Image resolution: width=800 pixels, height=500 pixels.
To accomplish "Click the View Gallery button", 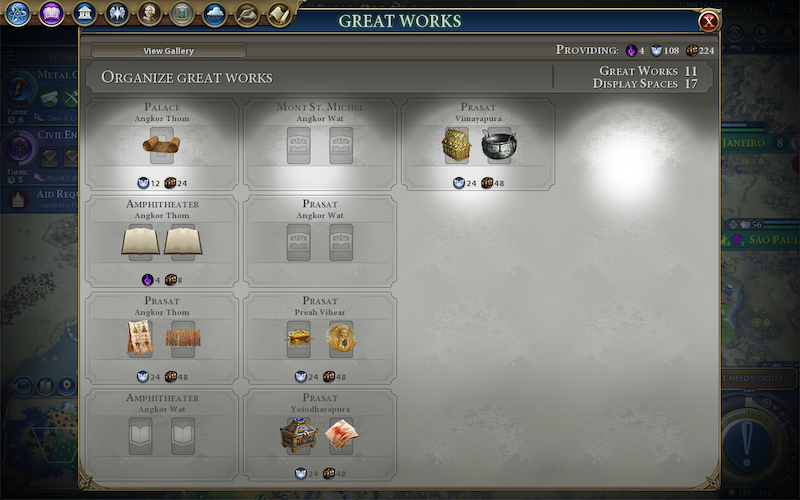I will pyautogui.click(x=168, y=51).
